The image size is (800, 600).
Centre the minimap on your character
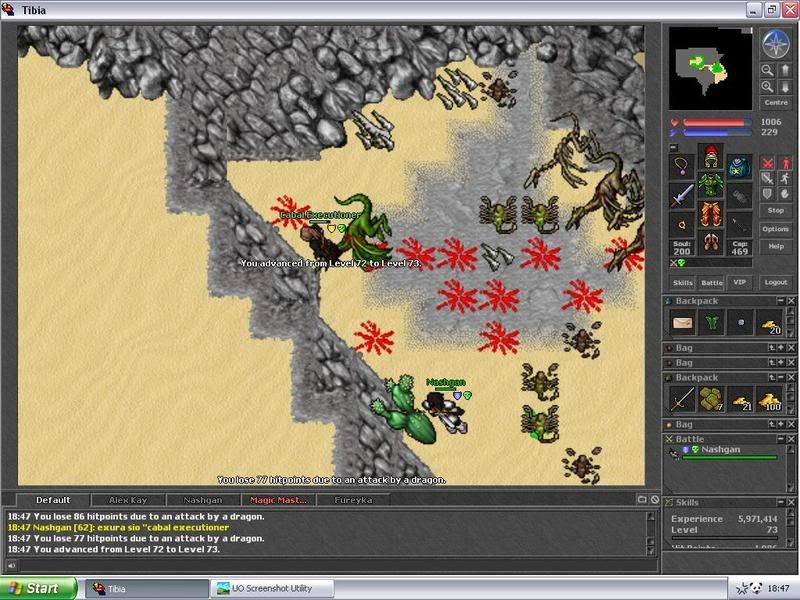point(775,103)
